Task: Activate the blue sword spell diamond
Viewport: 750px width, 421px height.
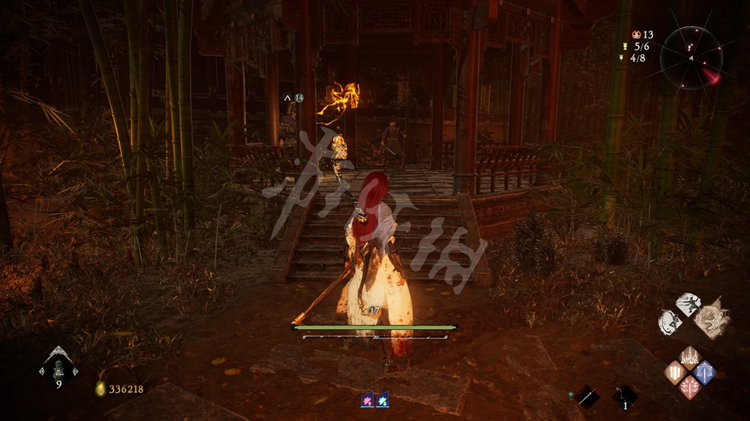Action: (x=704, y=373)
